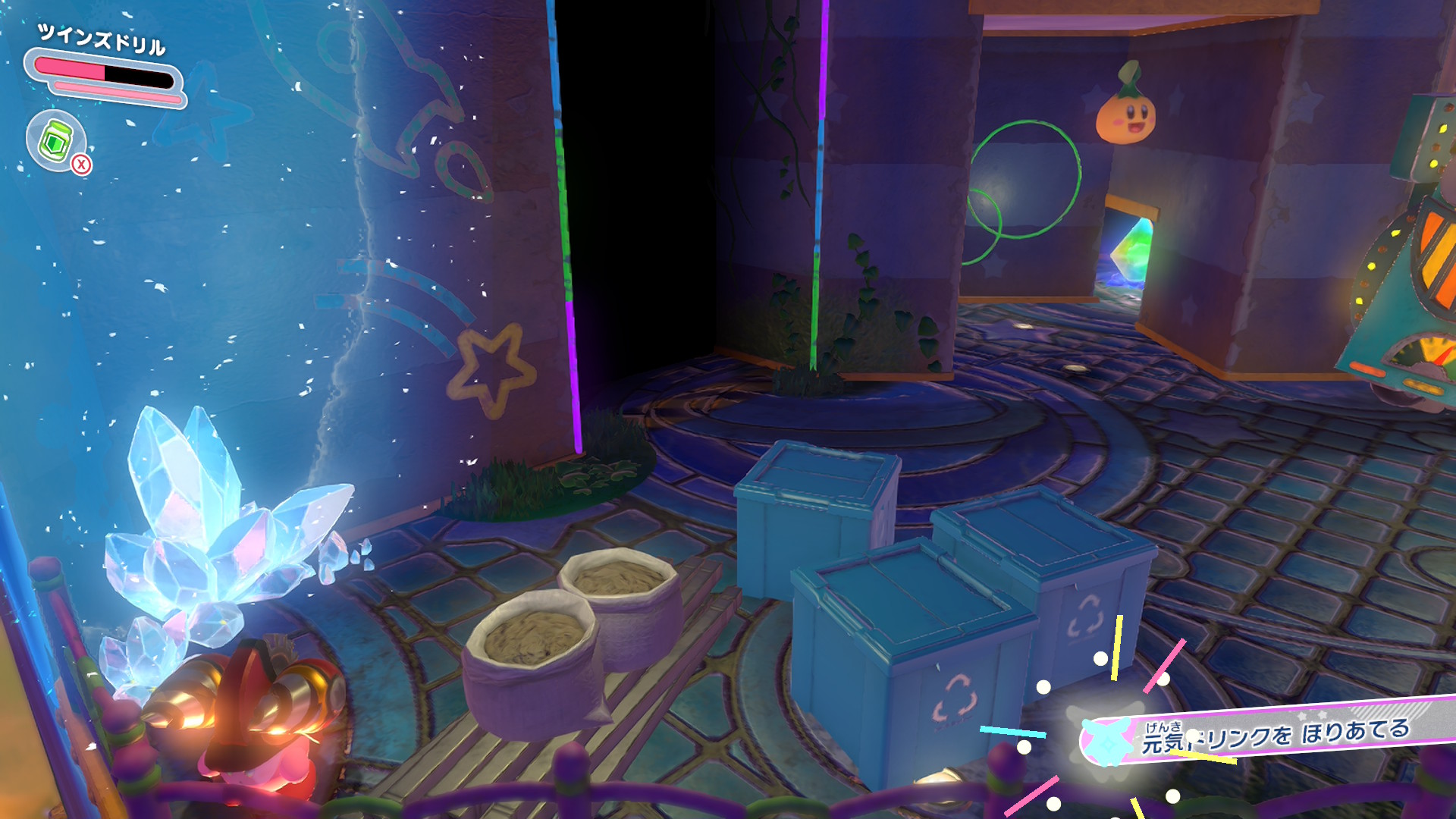
Task: Select the green energy drink stock item
Action: pyautogui.click(x=56, y=140)
